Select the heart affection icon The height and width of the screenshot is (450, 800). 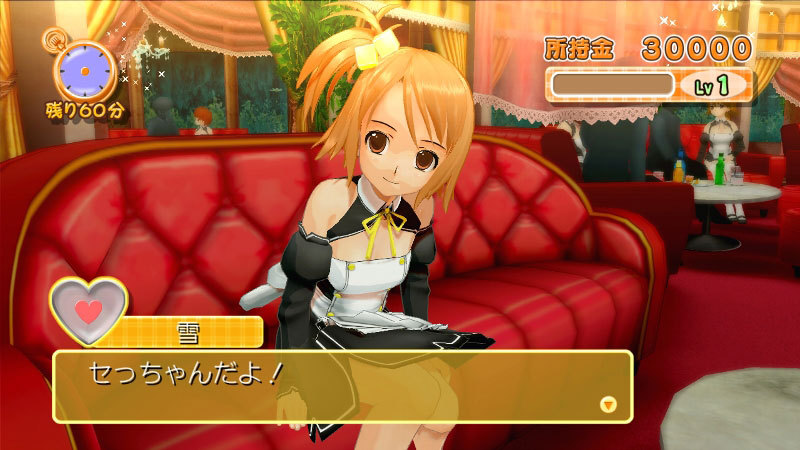pos(89,310)
